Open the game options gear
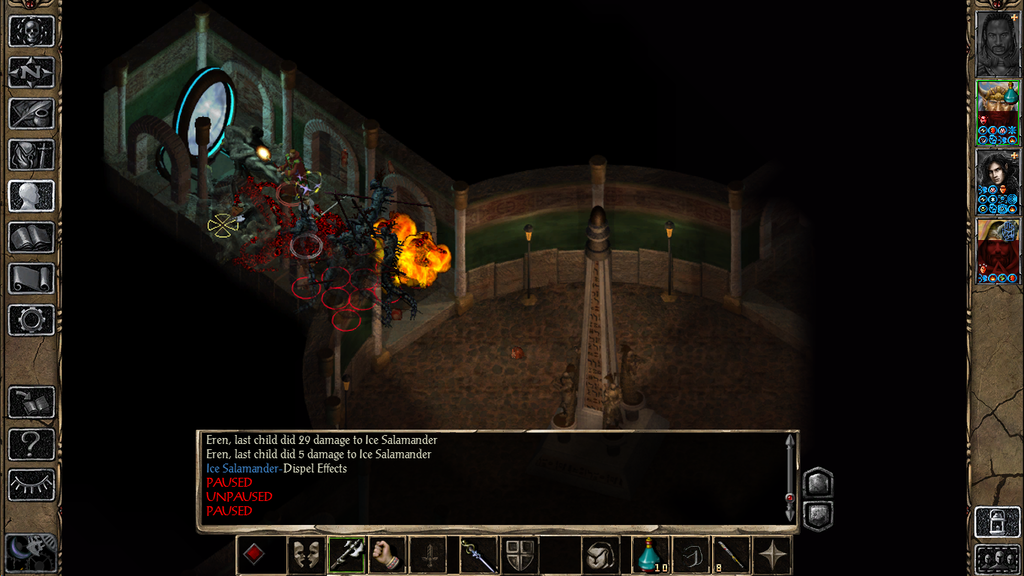This screenshot has width=1024, height=576. tap(31, 320)
